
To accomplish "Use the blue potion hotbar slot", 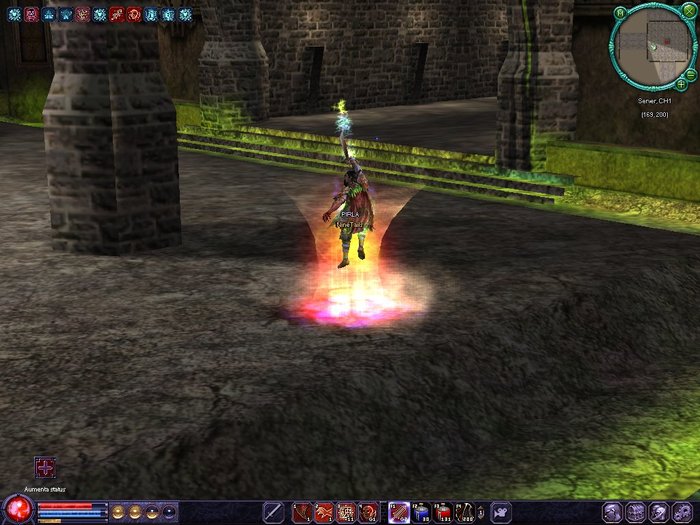I will [x=421, y=512].
